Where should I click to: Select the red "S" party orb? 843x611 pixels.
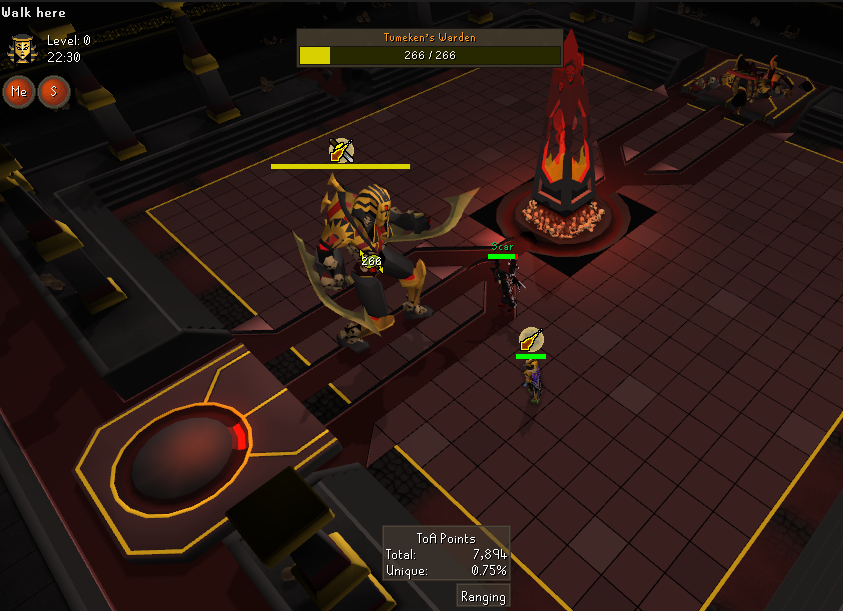52,91
